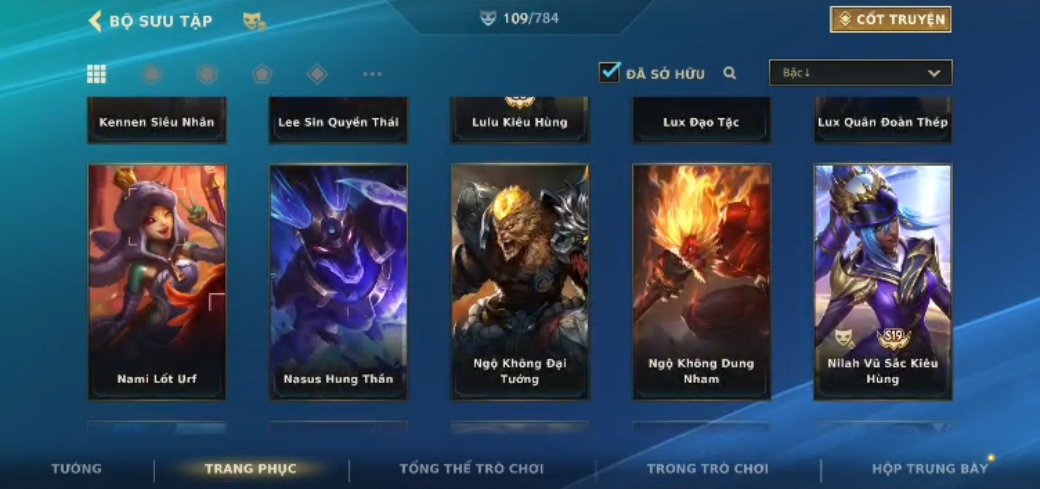The height and width of the screenshot is (489, 1040).
Task: View the Nilah Vũ Sắc Kiêu Hùng skin
Action: click(x=883, y=281)
